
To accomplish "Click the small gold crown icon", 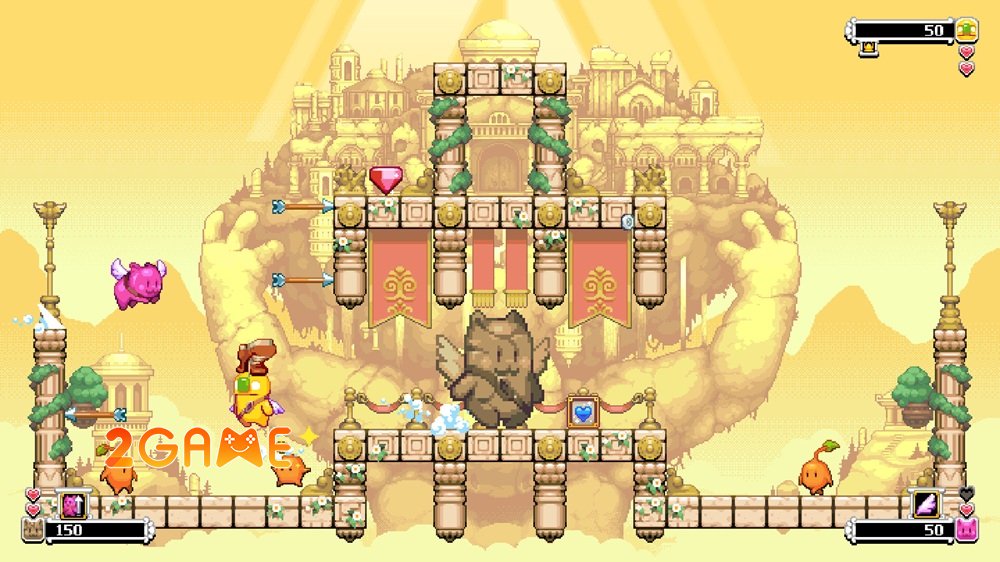I will (868, 45).
